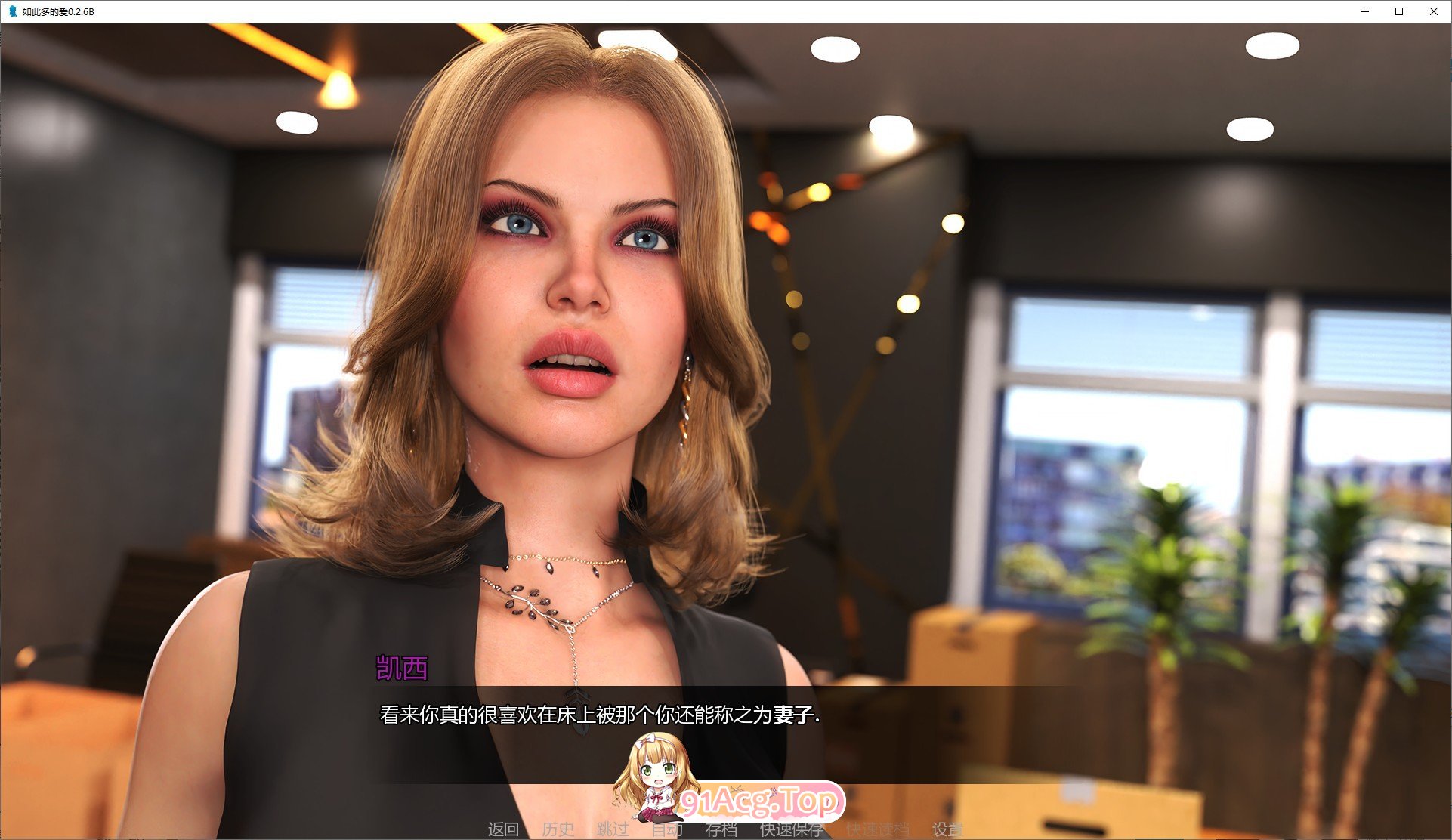Open the 历史 dialogue history
Image resolution: width=1452 pixels, height=840 pixels.
558,829
